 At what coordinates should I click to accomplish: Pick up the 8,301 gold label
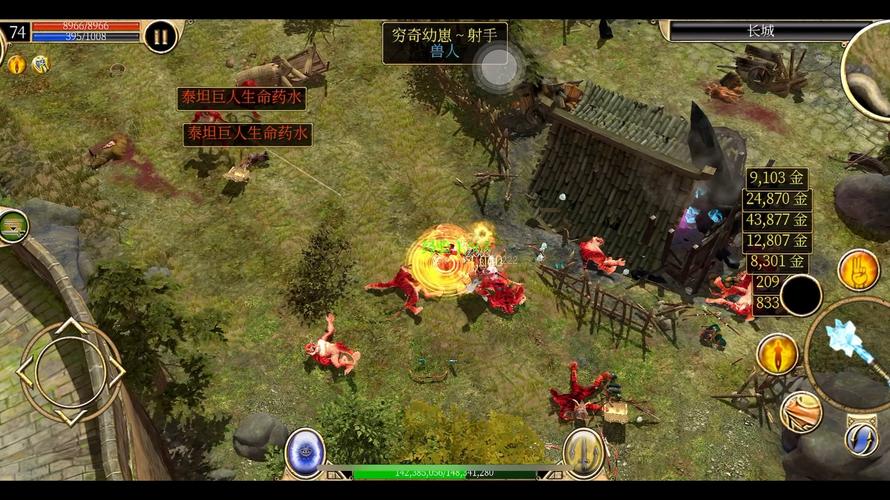pos(777,262)
